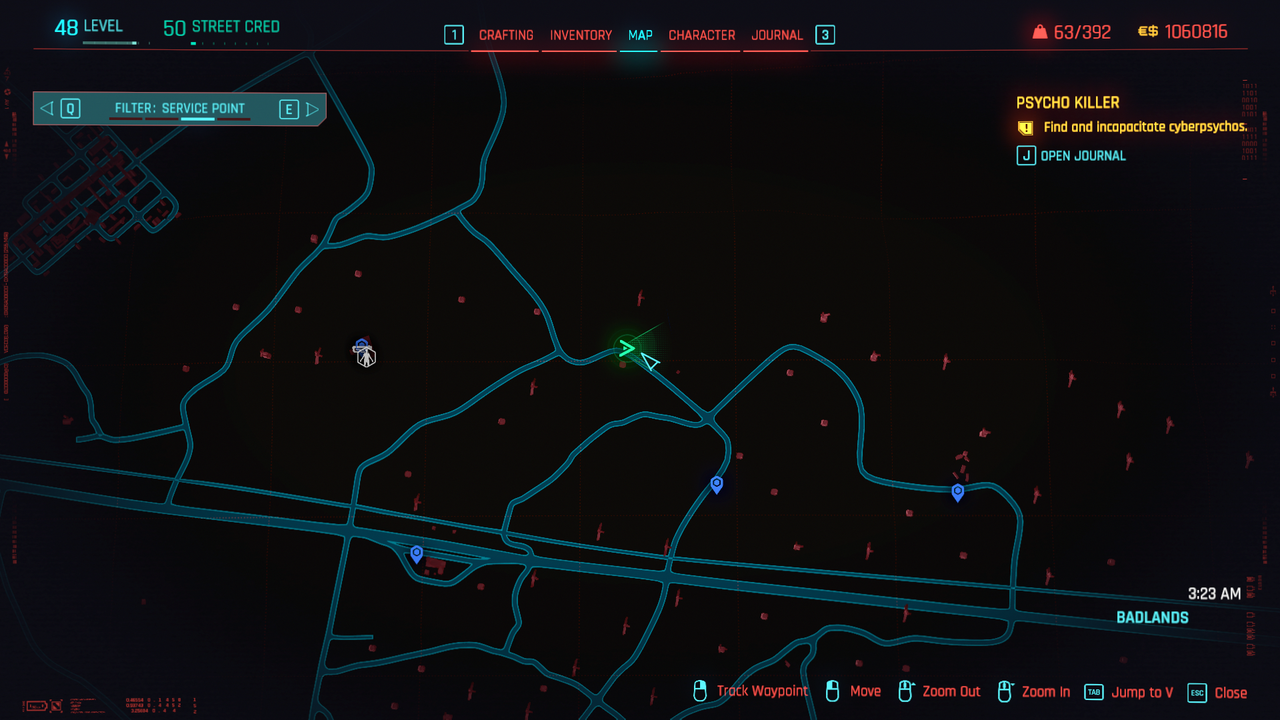Select the blue fast-travel pin near the highway interchange
This screenshot has height=720, width=1280.
coord(417,553)
